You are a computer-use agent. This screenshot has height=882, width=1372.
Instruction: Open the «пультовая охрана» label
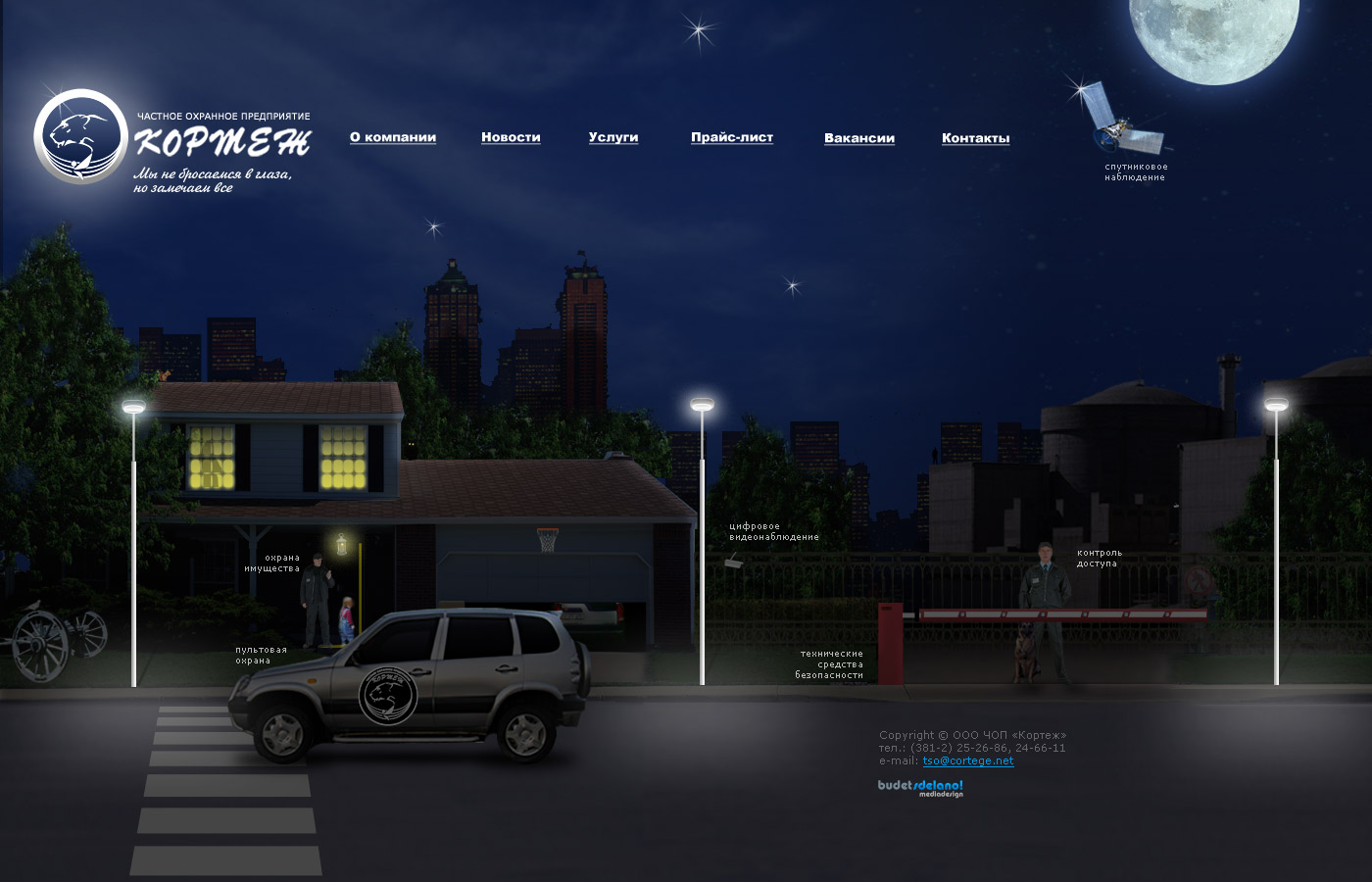[x=261, y=655]
